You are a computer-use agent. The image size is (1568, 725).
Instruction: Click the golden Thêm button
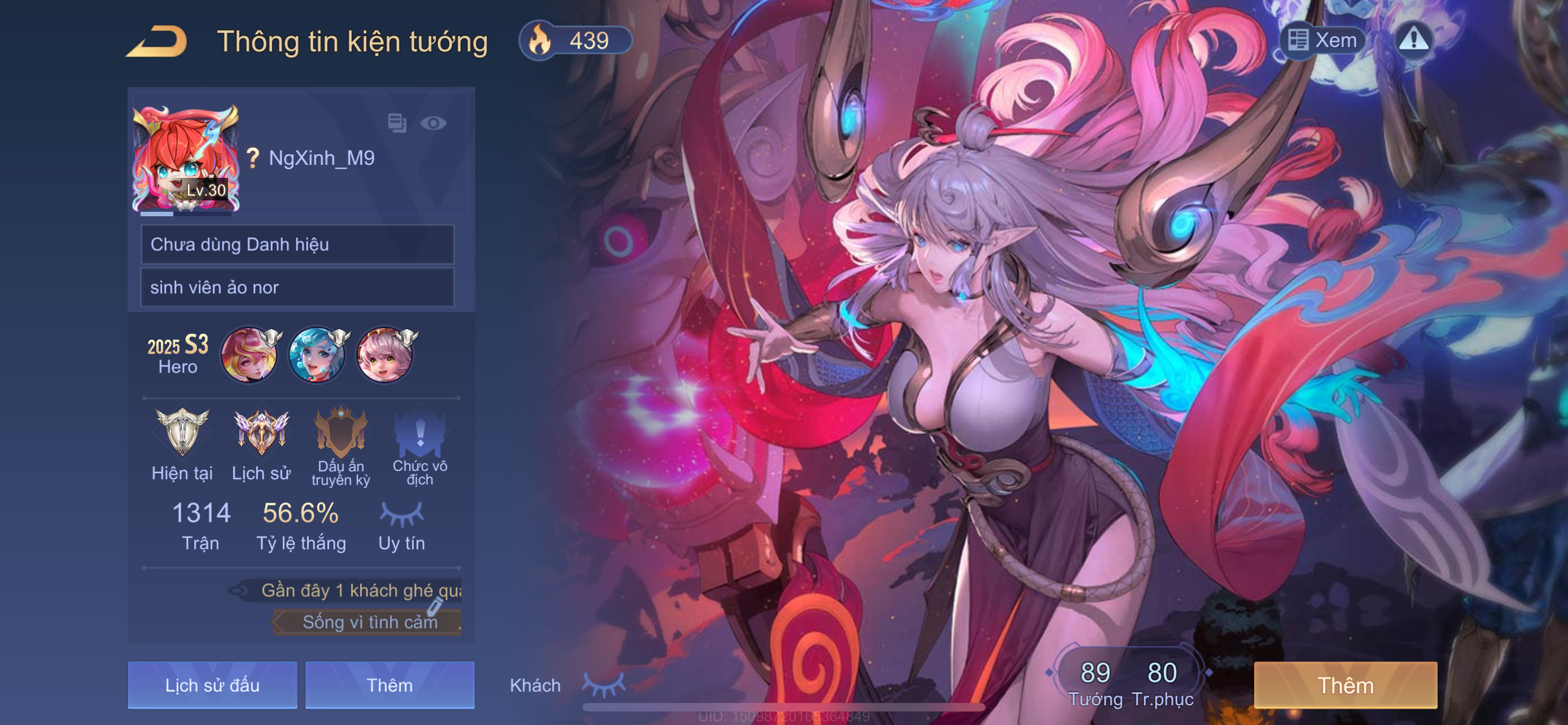point(1345,685)
